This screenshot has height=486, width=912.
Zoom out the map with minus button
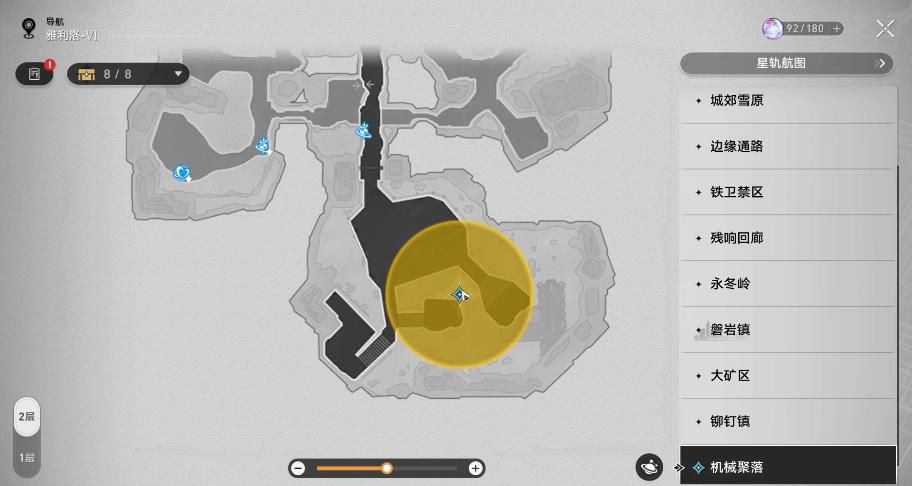[298, 468]
